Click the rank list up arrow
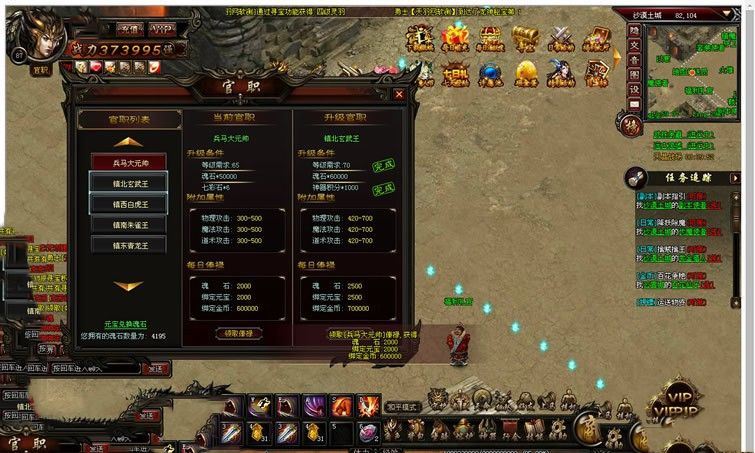755x453 pixels. [129, 142]
